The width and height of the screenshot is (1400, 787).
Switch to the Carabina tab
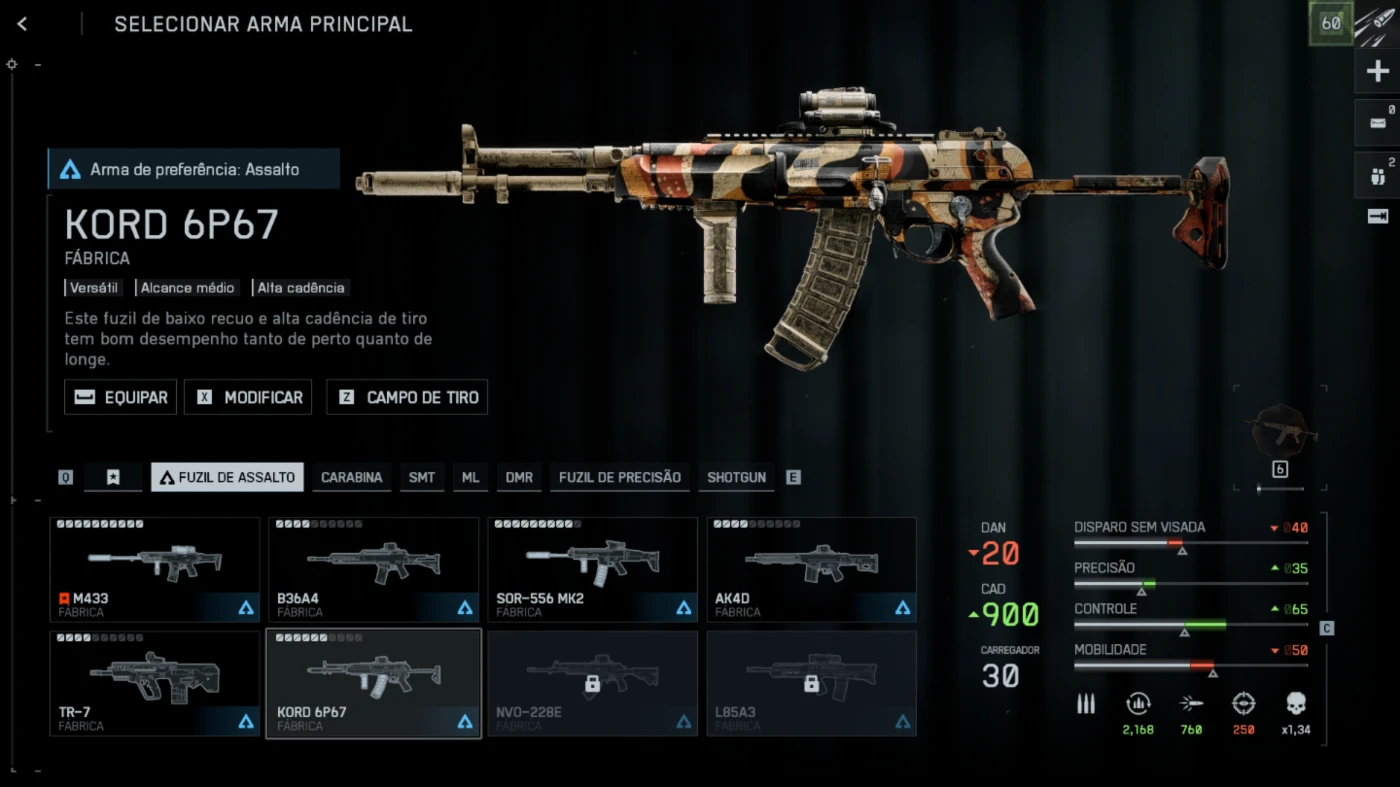click(351, 477)
